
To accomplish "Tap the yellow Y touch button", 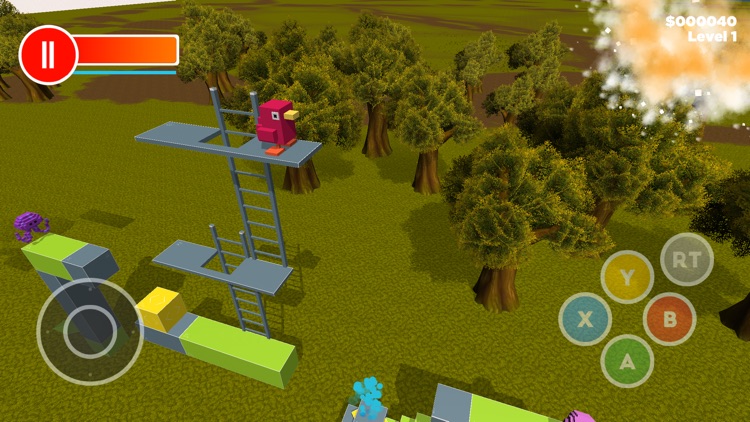I will click(x=627, y=278).
